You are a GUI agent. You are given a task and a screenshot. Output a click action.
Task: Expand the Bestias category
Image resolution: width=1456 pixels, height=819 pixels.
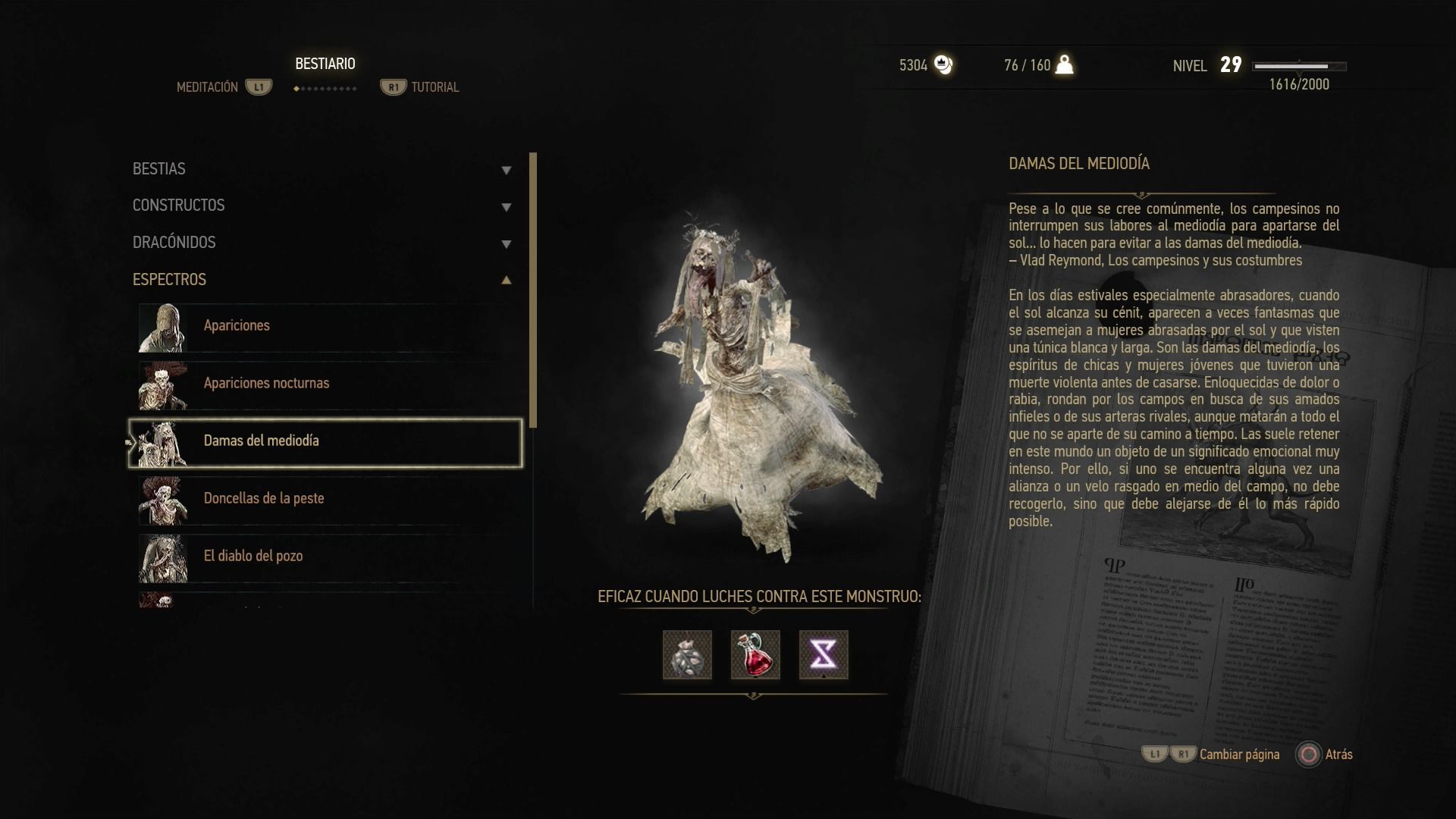(322, 169)
